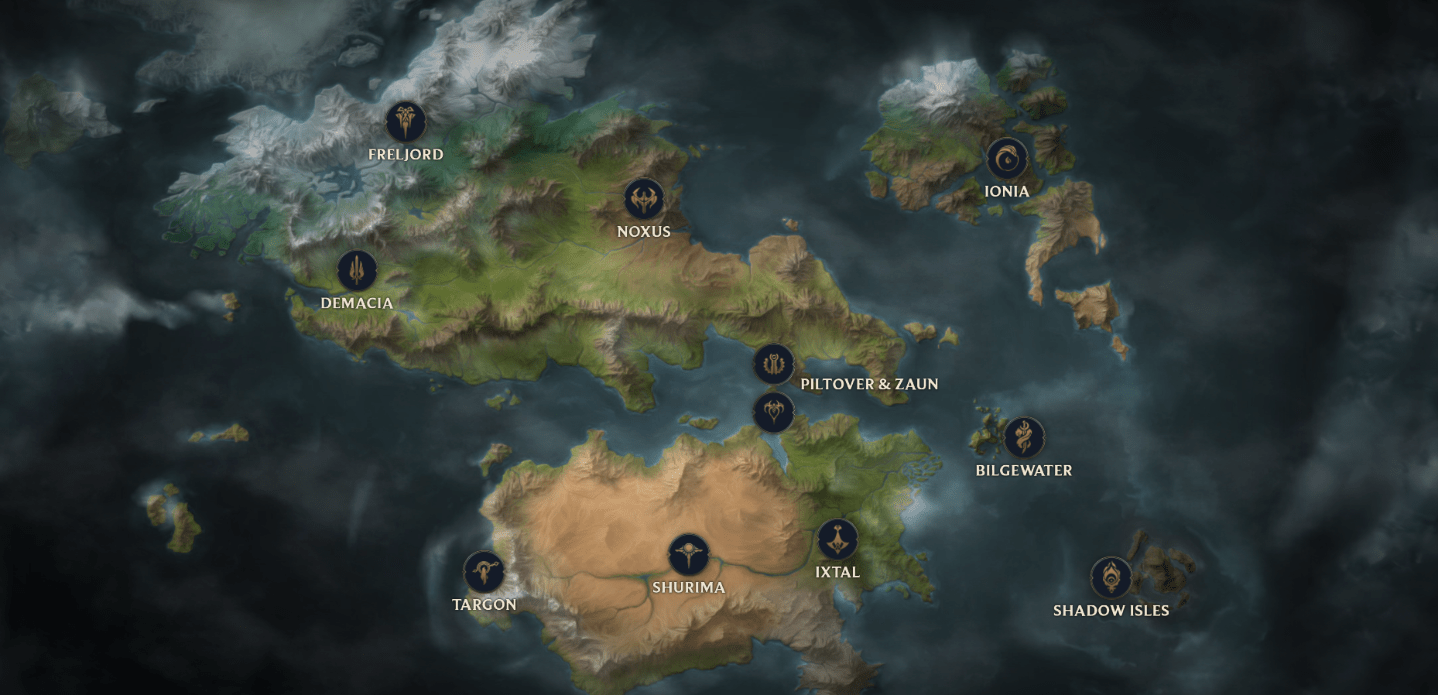
Task: Select the Freljord region marker
Action: point(406,122)
